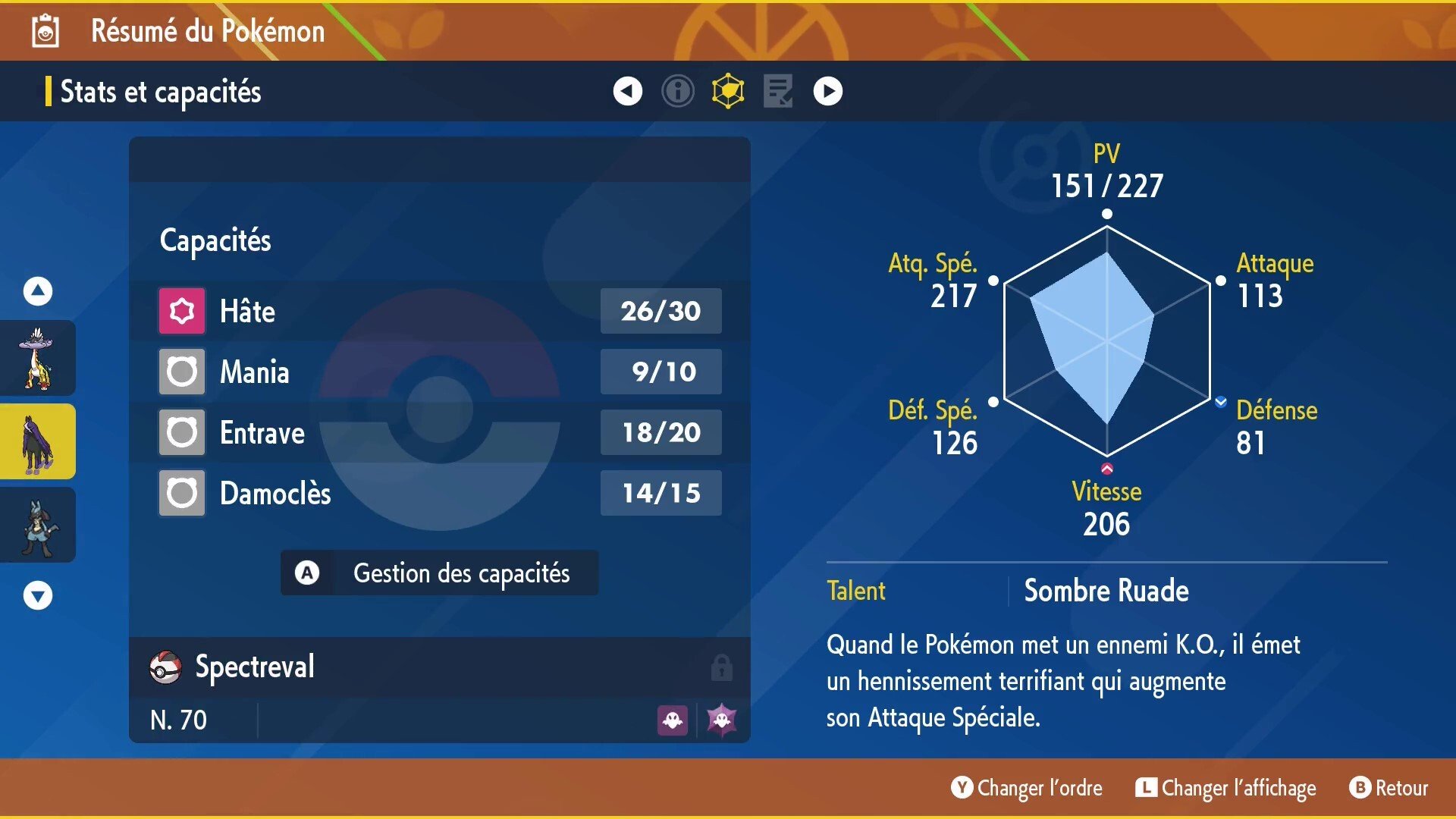Image resolution: width=1456 pixels, height=819 pixels.
Task: Select the info (i) summary page icon
Action: coord(677,90)
